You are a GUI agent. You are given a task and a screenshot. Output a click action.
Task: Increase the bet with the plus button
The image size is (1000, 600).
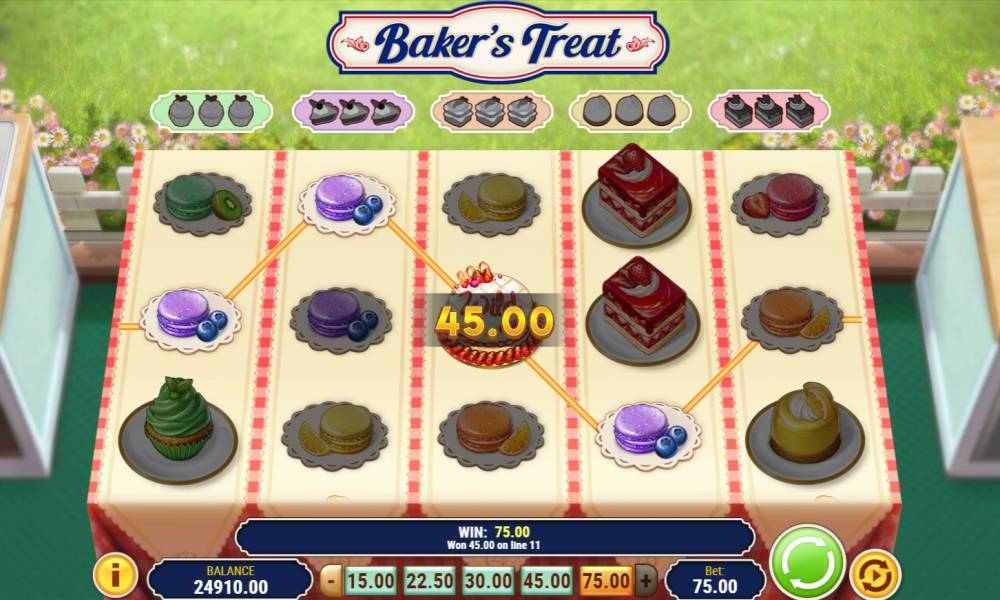click(x=646, y=580)
